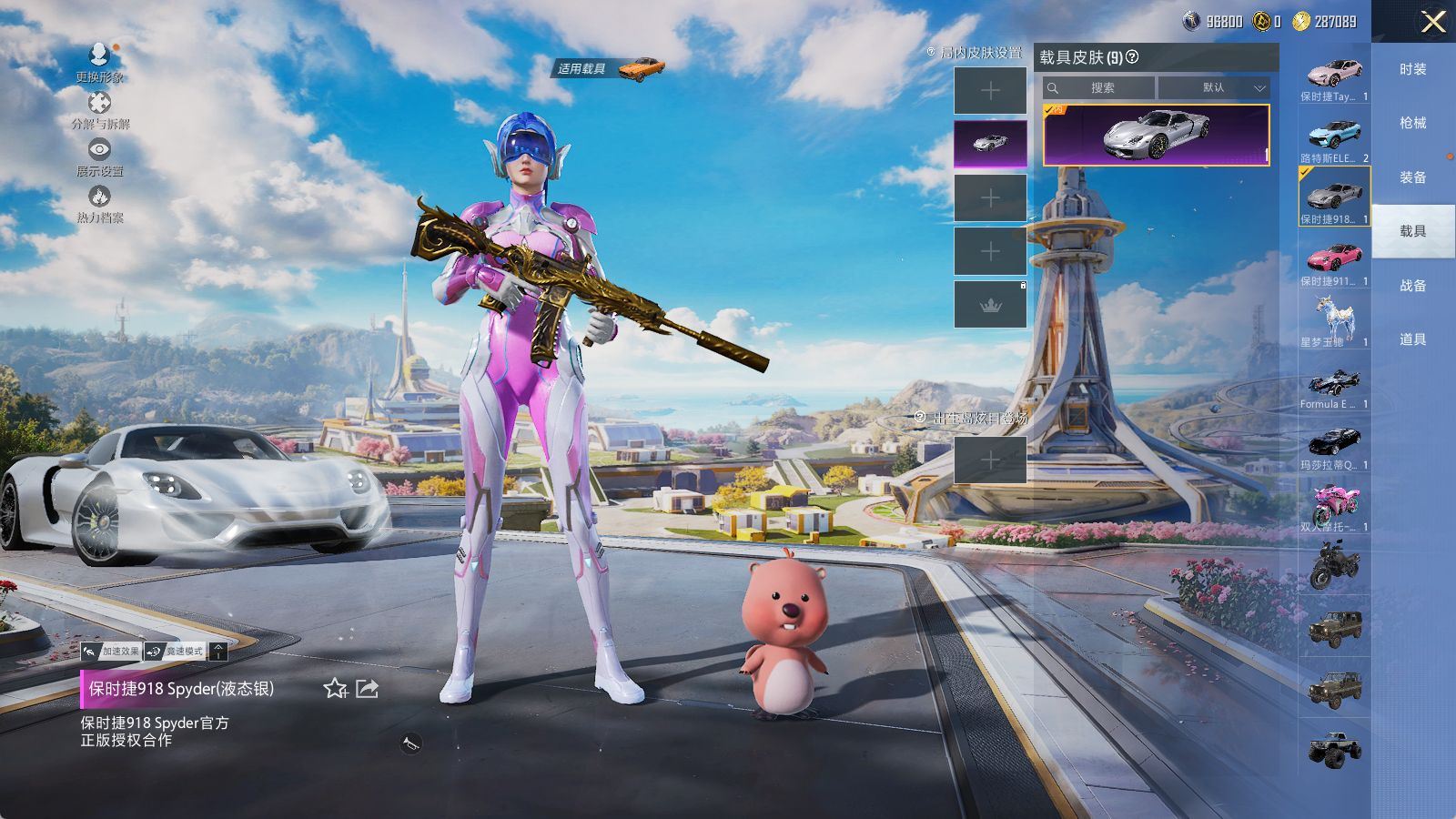1456x819 pixels.
Task: Favorite the skin with the star icon
Action: pyautogui.click(x=335, y=689)
